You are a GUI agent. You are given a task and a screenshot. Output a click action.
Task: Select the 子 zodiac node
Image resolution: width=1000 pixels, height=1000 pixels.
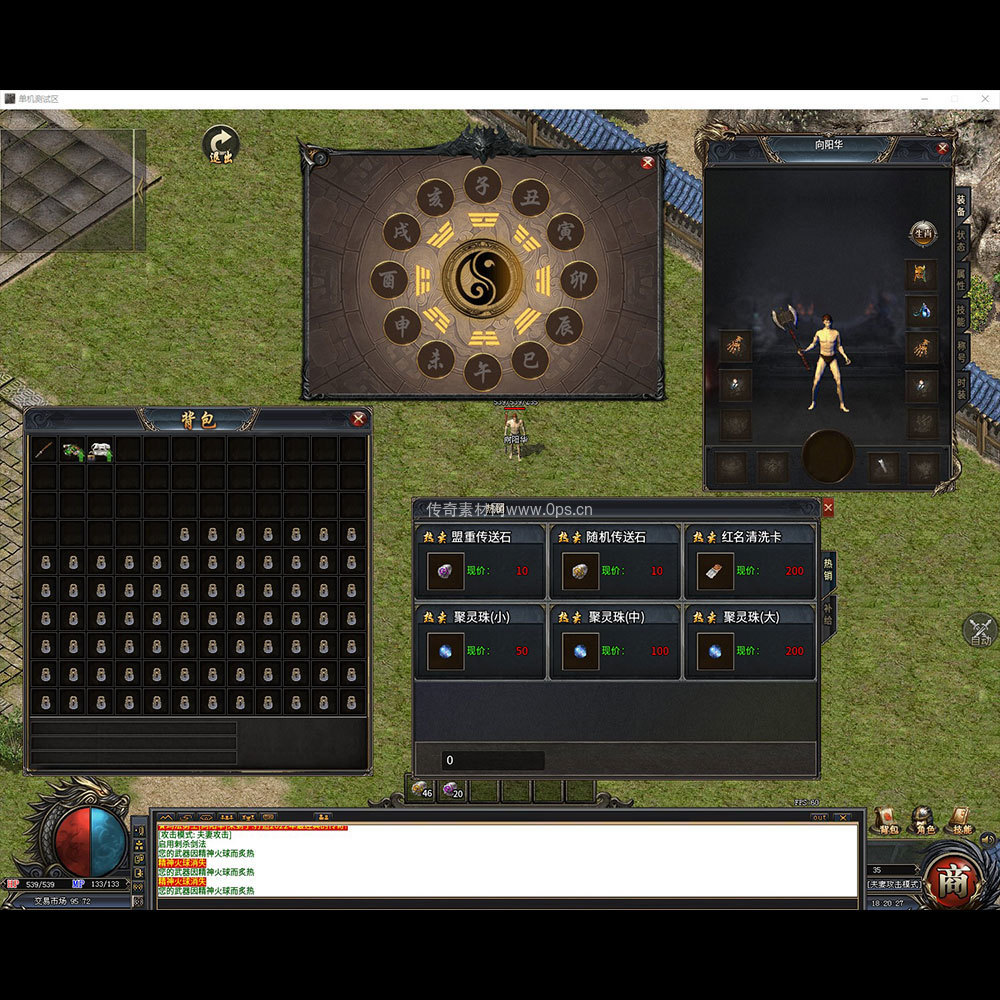point(482,185)
